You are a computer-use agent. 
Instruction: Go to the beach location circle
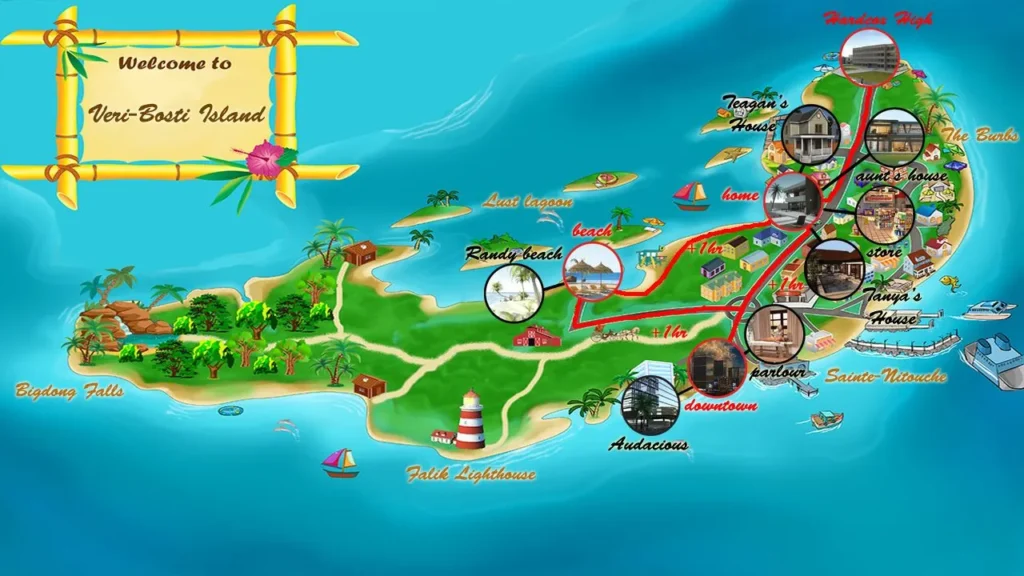coord(593,271)
